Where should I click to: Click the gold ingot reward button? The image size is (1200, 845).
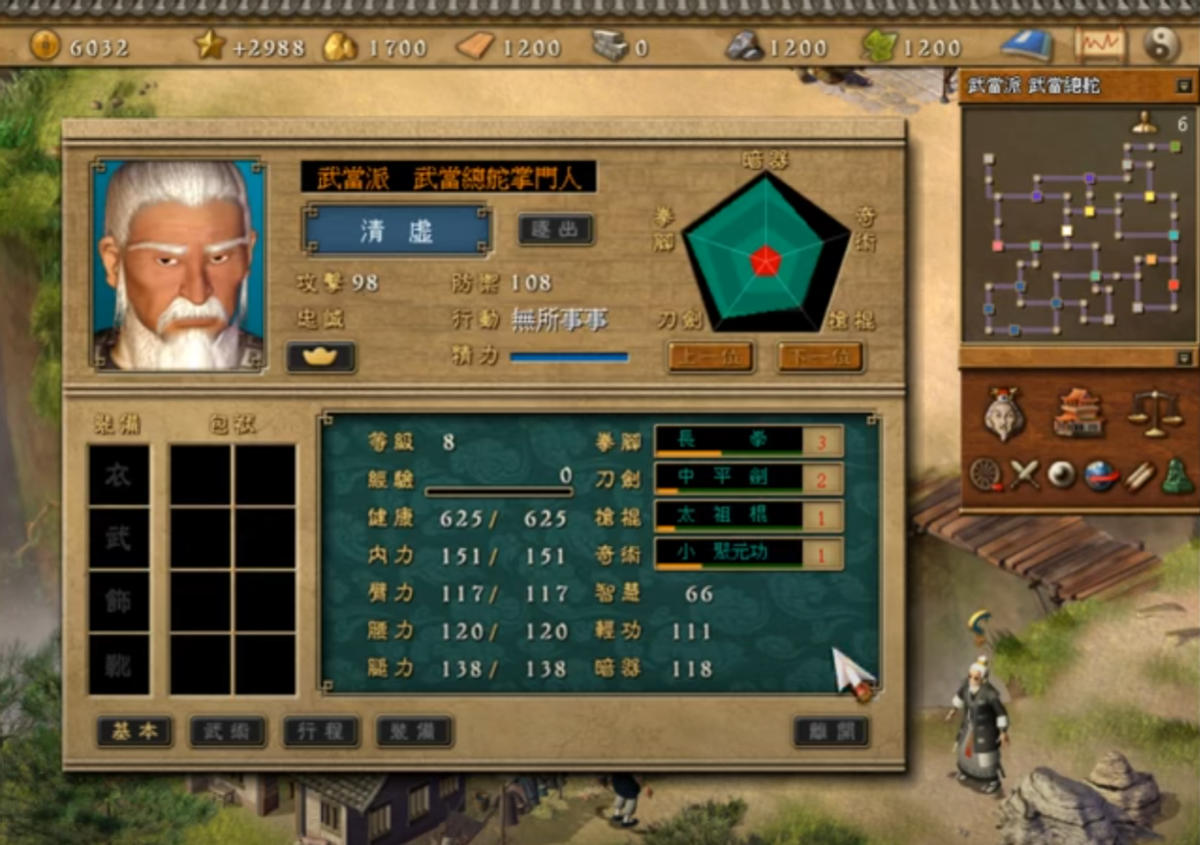(x=321, y=356)
